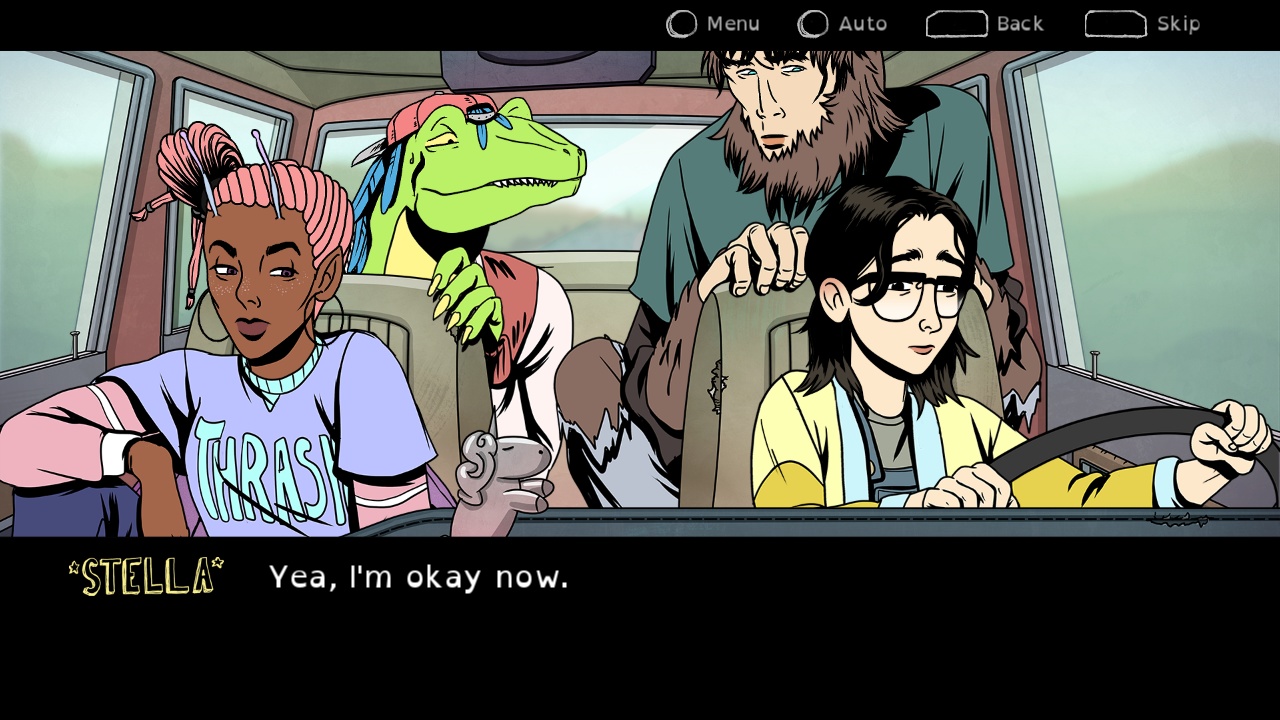Click the button-shaped icon before Skip

coord(1115,23)
